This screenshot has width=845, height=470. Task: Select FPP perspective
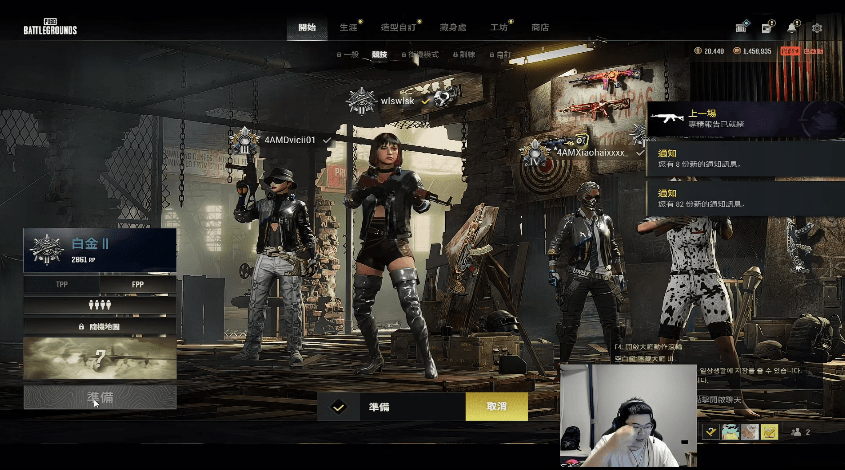[138, 285]
